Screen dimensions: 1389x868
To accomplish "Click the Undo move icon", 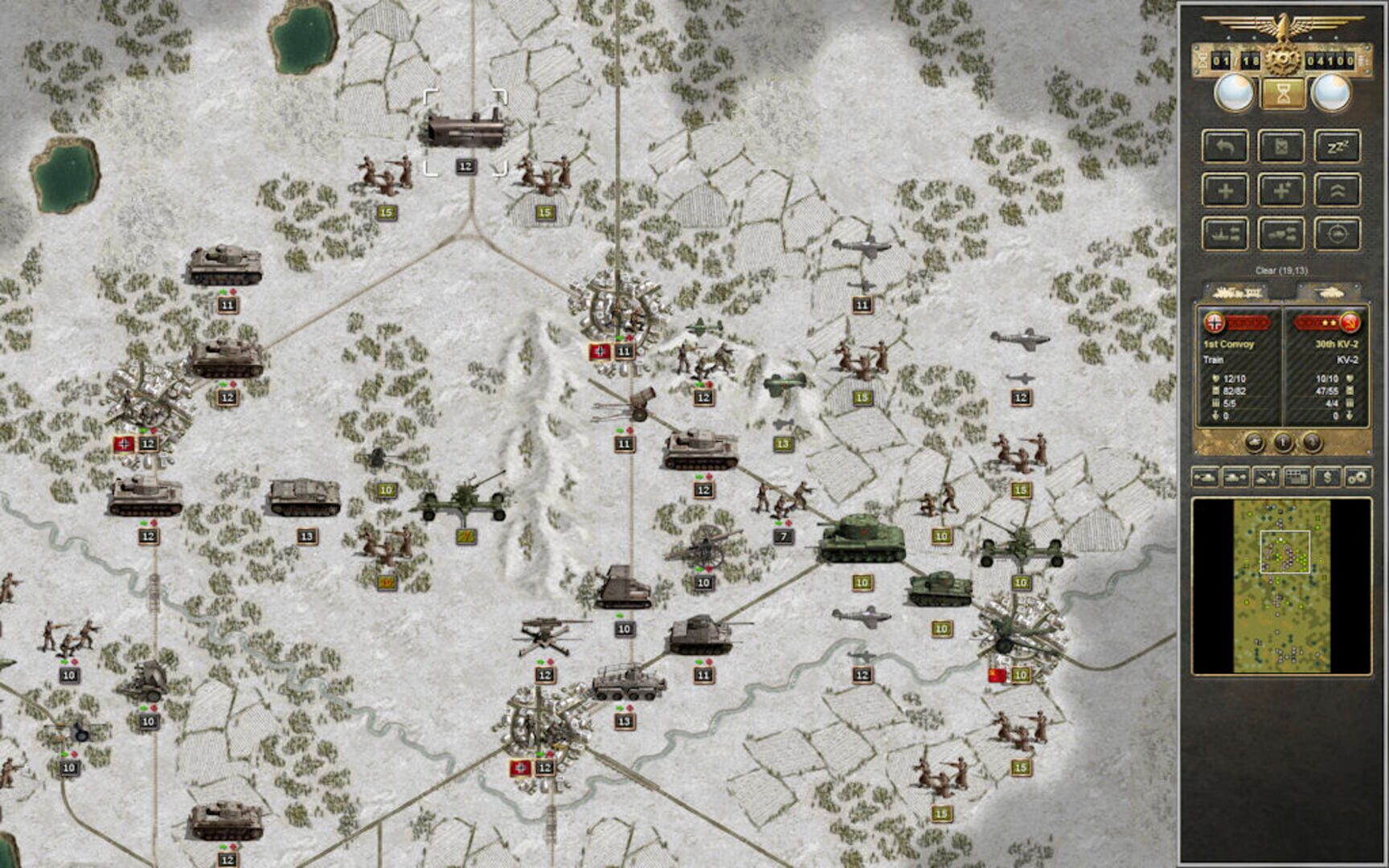I will (x=1226, y=147).
